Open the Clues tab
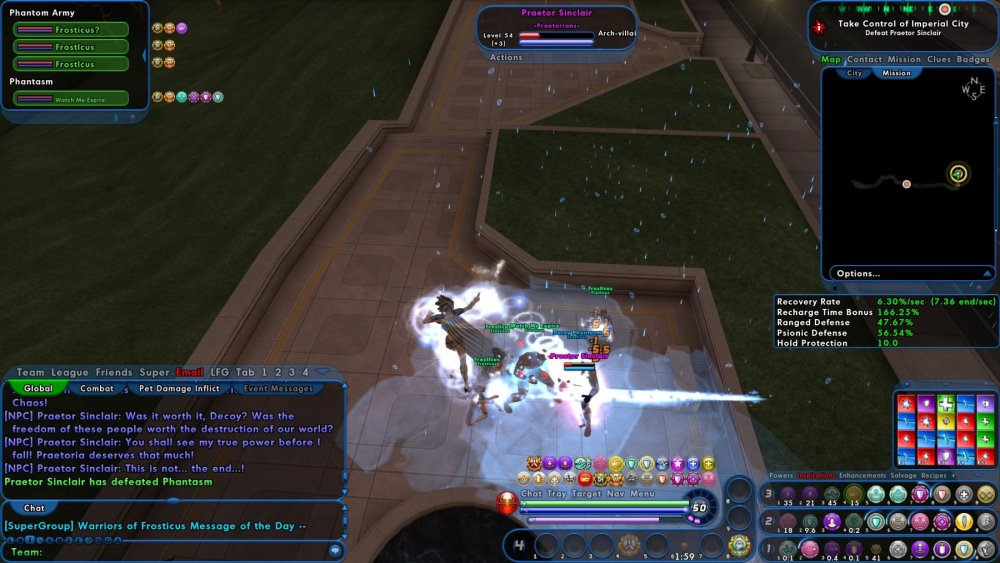1000x563 pixels. click(x=938, y=59)
